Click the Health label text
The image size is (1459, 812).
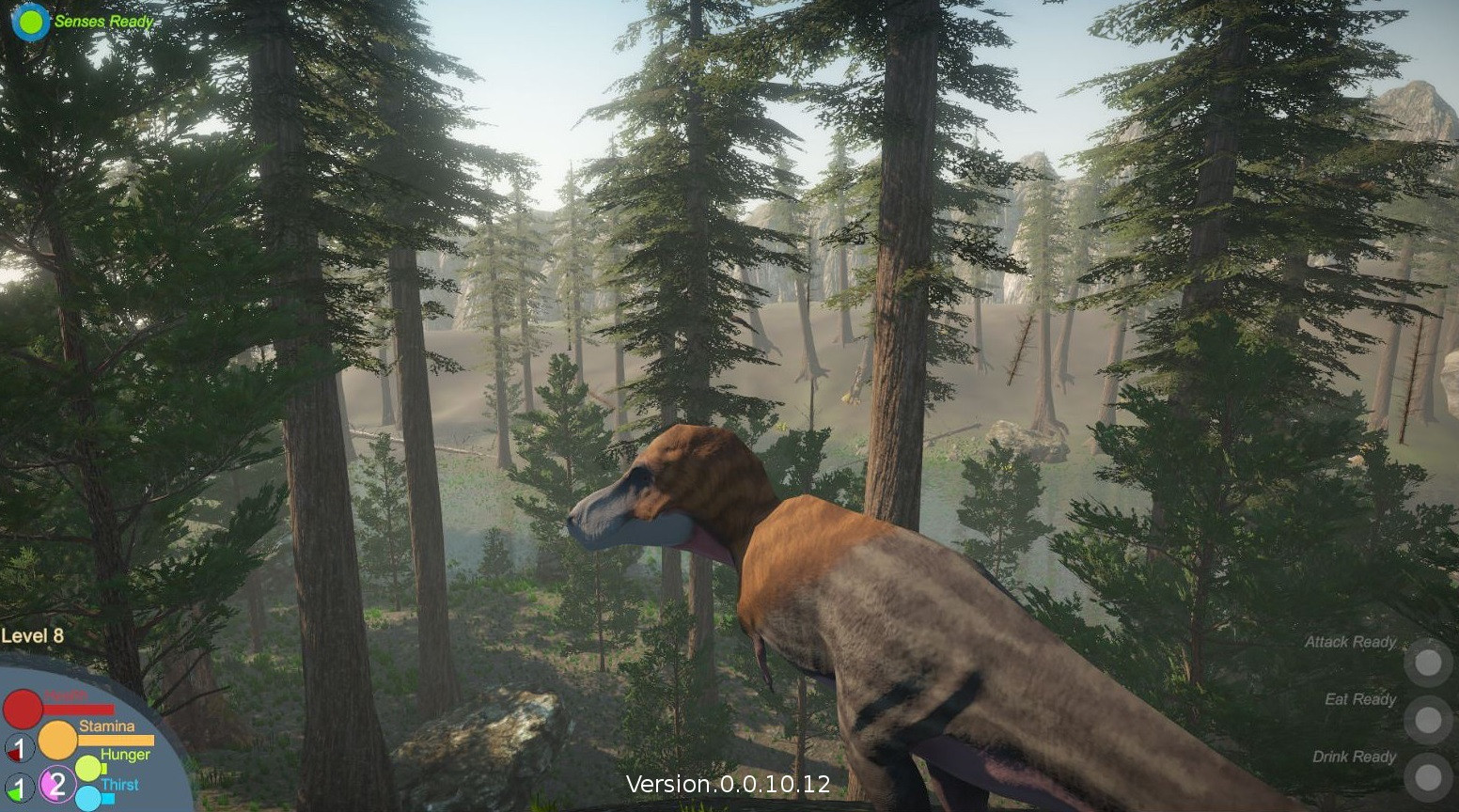point(66,695)
